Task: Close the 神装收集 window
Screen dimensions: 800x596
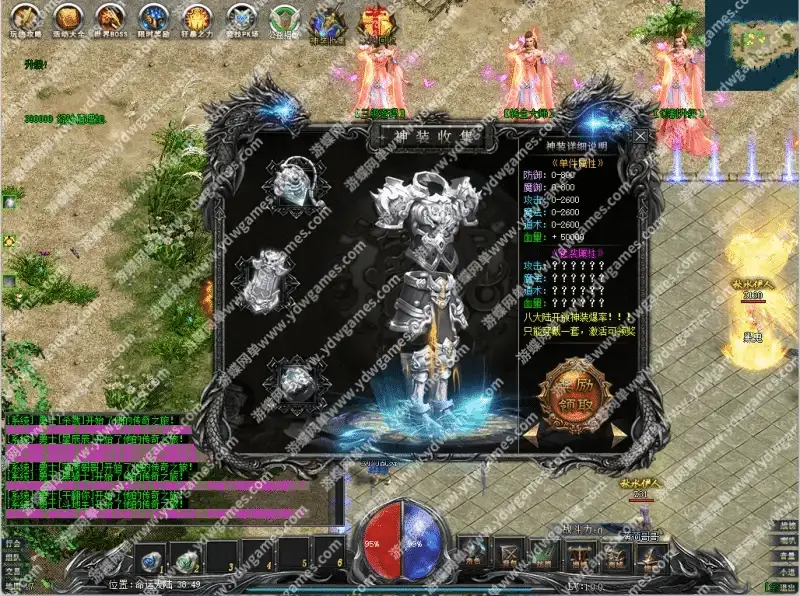Action: point(640,135)
